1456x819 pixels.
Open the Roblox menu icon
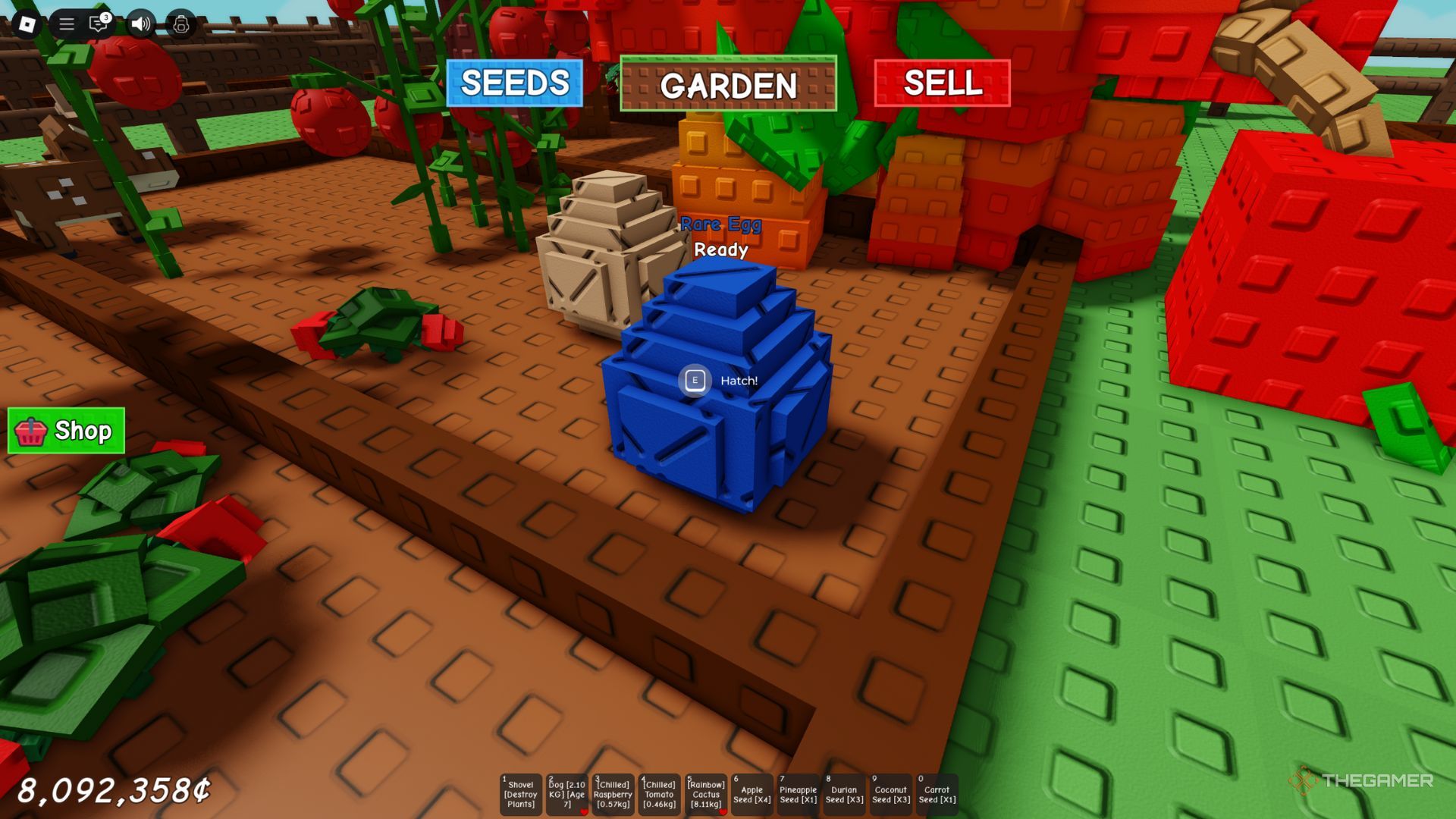pos(27,24)
